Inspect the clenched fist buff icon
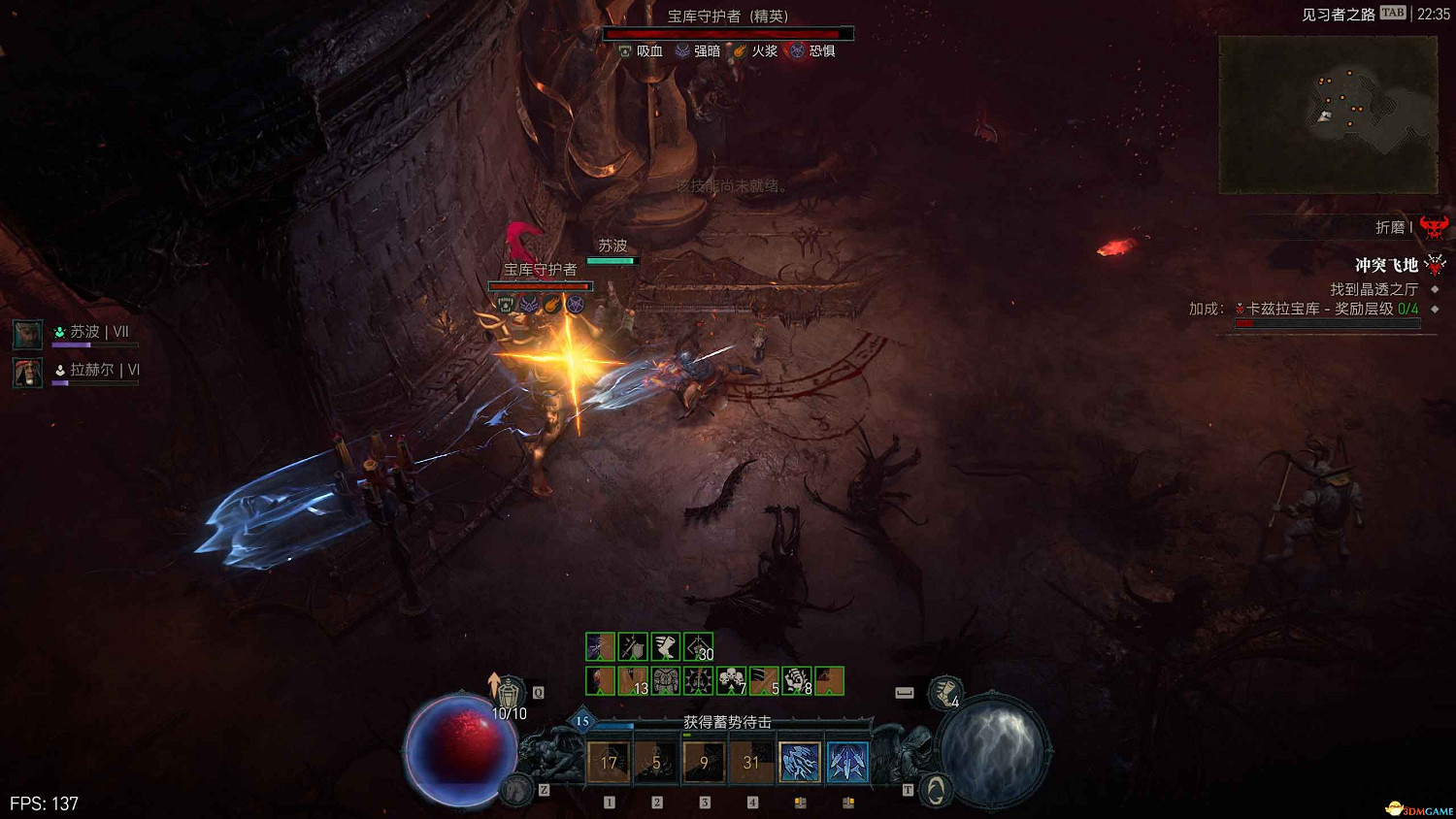The width and height of the screenshot is (1456, 819). point(796,680)
